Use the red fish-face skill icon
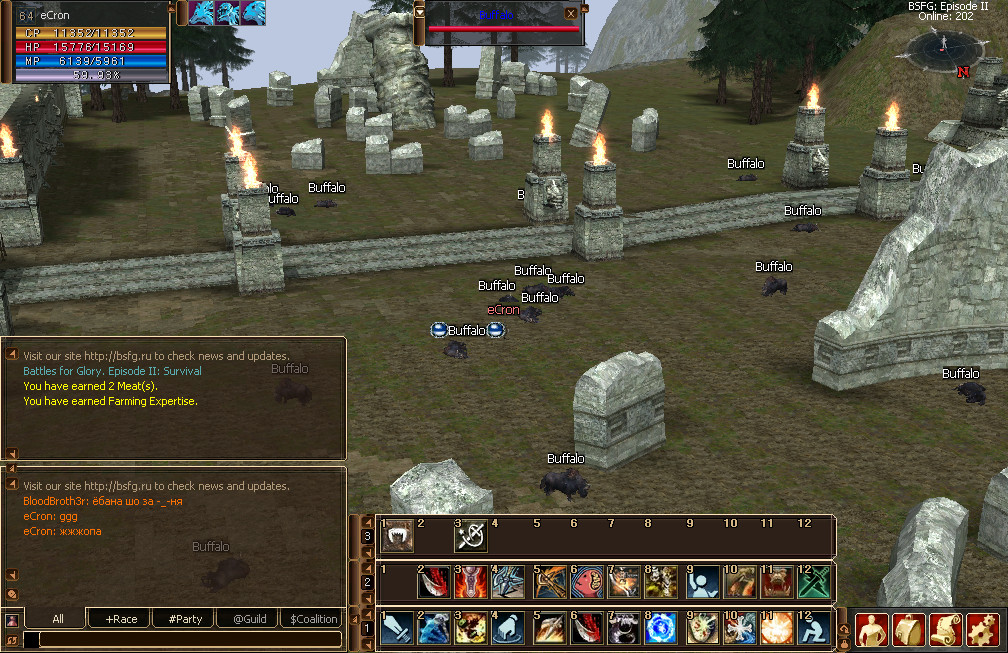The width and height of the screenshot is (1008, 653). 587,582
